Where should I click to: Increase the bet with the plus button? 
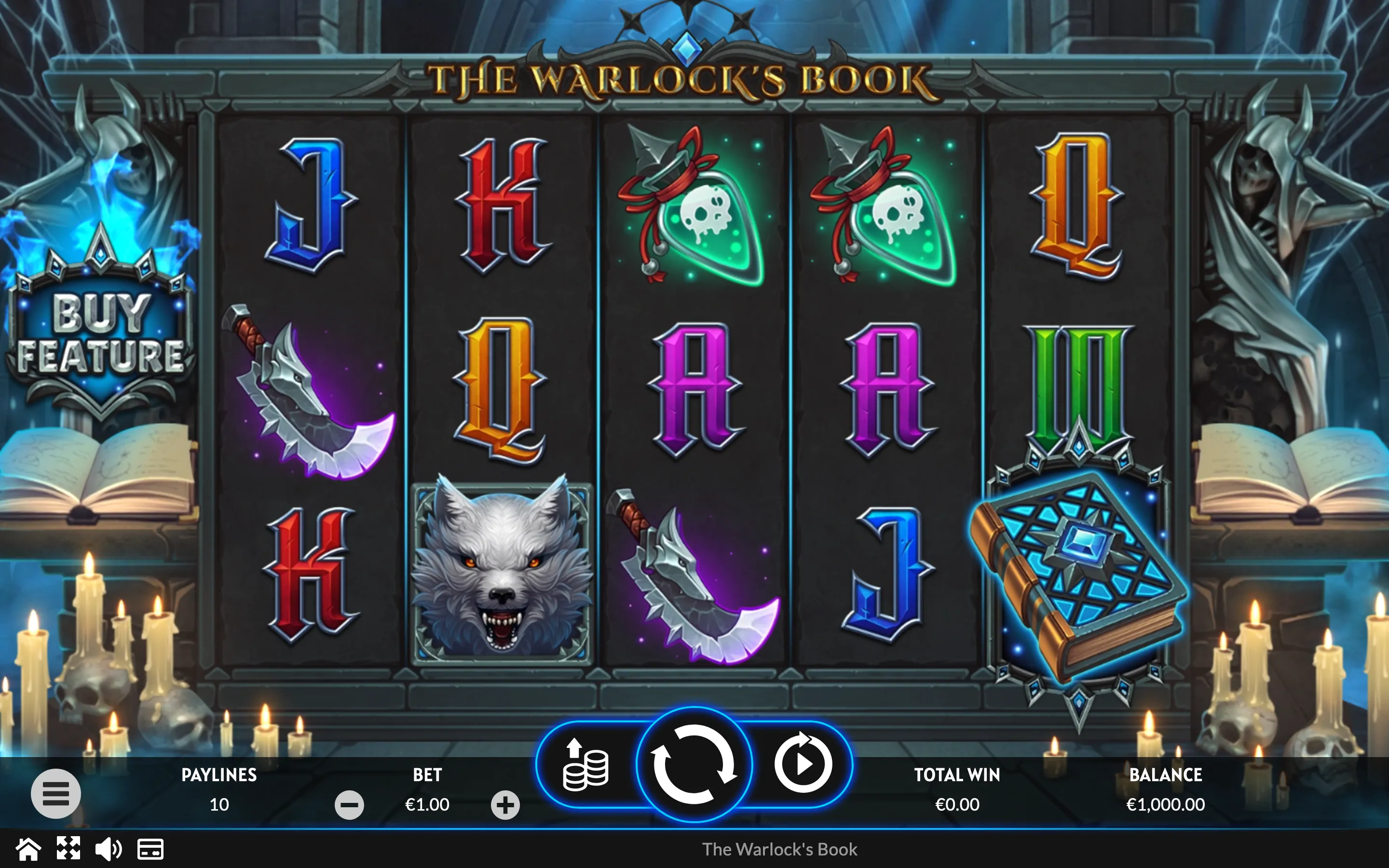(x=505, y=805)
